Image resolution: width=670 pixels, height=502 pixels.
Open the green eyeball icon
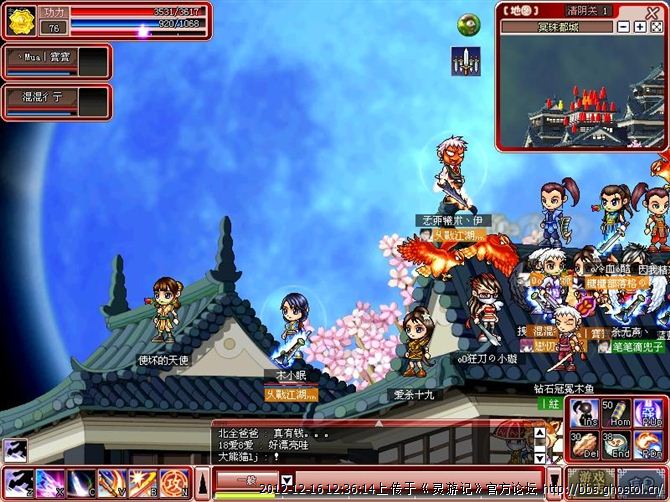468,24
